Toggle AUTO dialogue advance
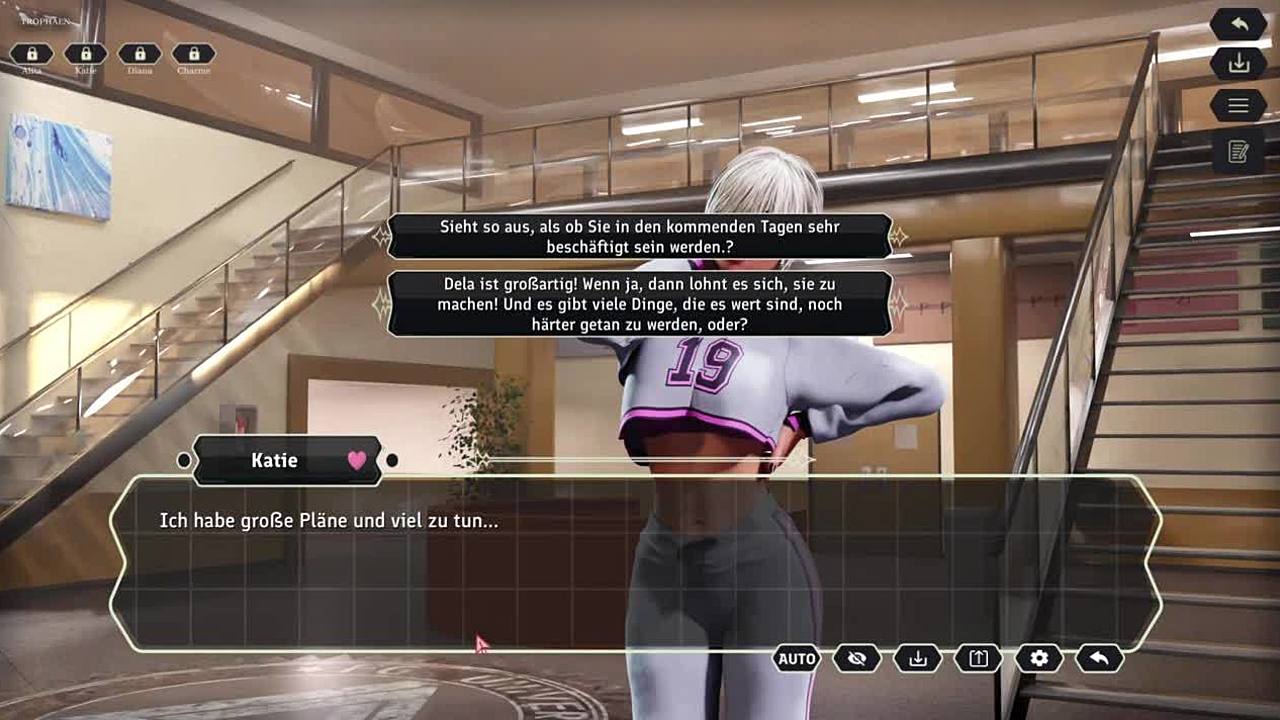Viewport: 1280px width, 720px height. [x=797, y=658]
